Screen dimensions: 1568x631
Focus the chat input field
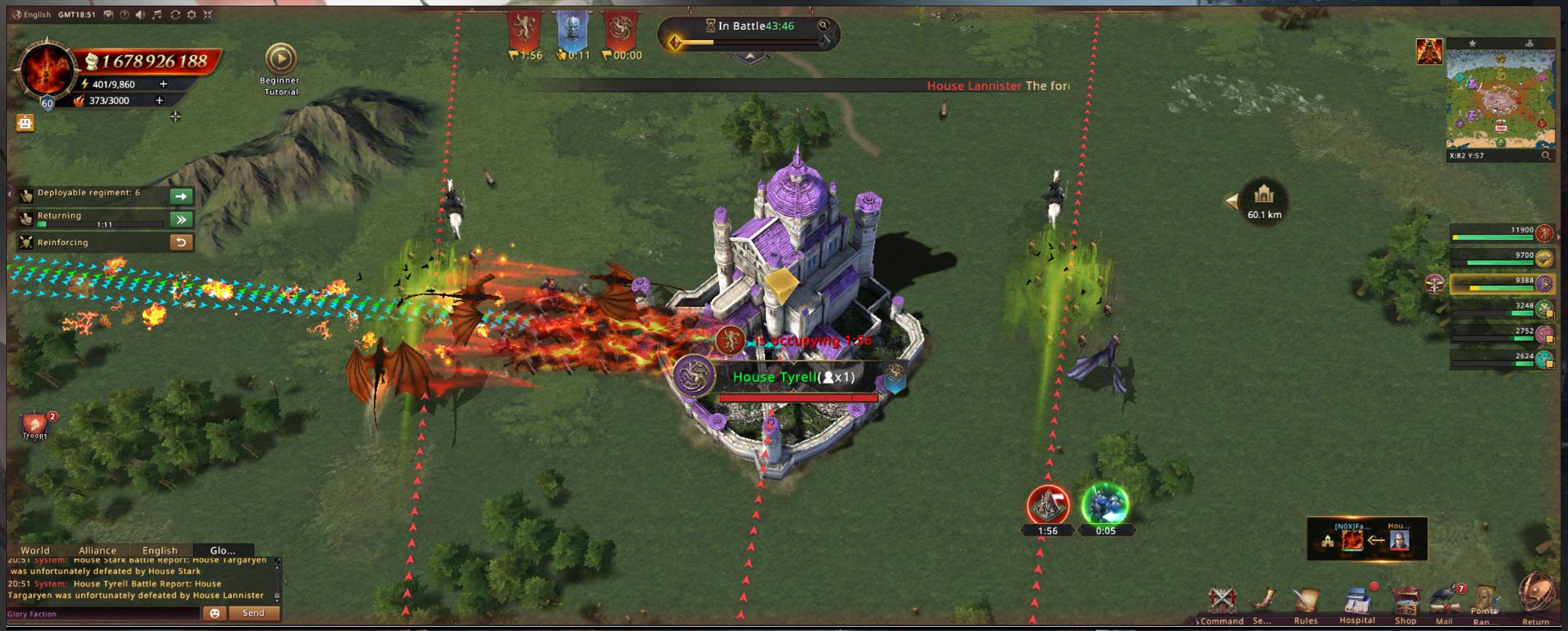click(103, 614)
